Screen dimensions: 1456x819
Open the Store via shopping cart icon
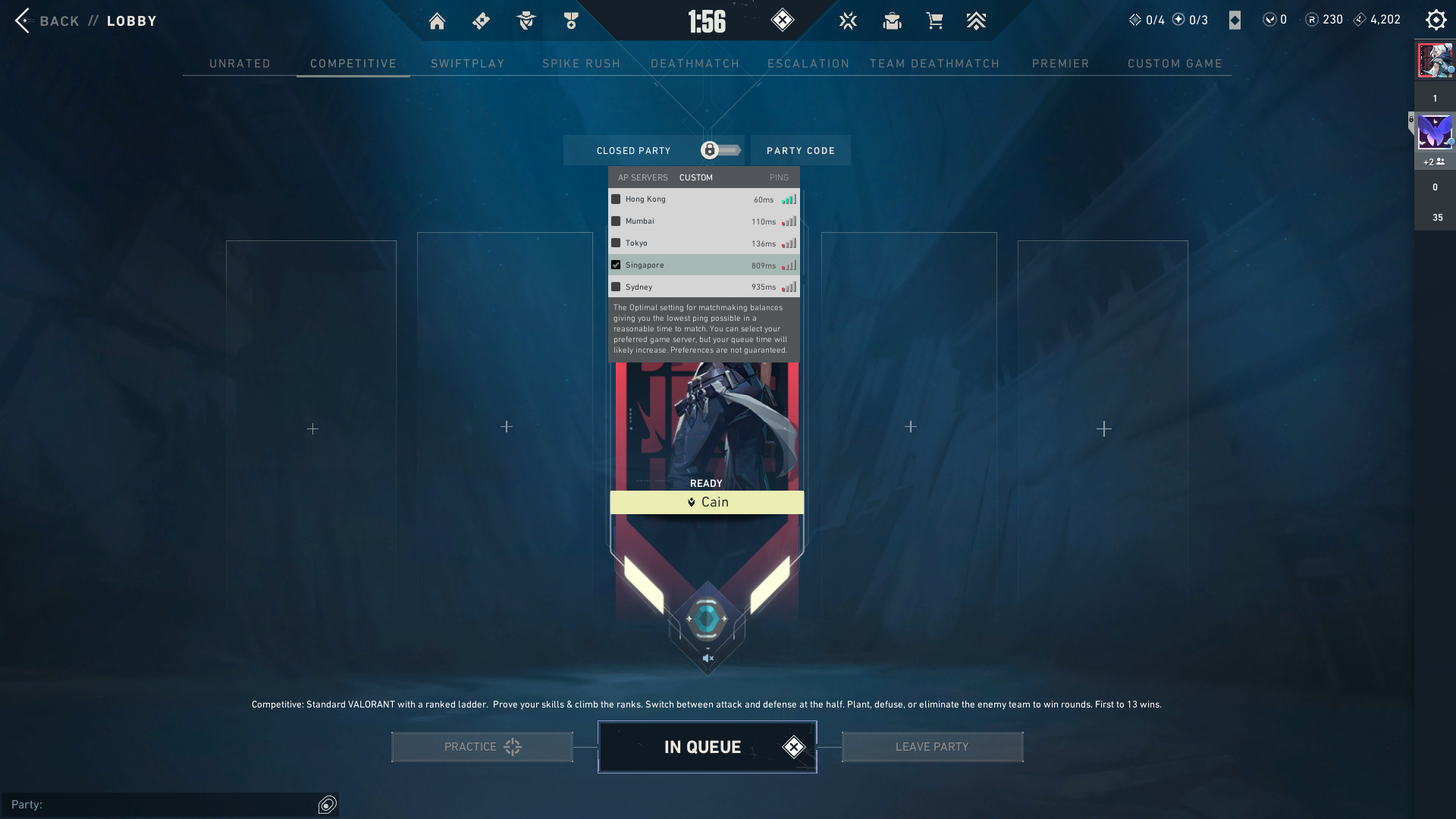click(x=934, y=20)
